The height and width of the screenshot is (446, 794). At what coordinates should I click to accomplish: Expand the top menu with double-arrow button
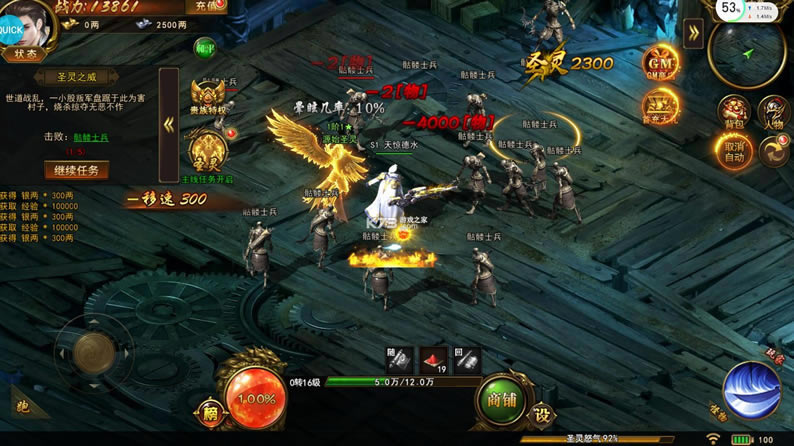pyautogui.click(x=693, y=32)
